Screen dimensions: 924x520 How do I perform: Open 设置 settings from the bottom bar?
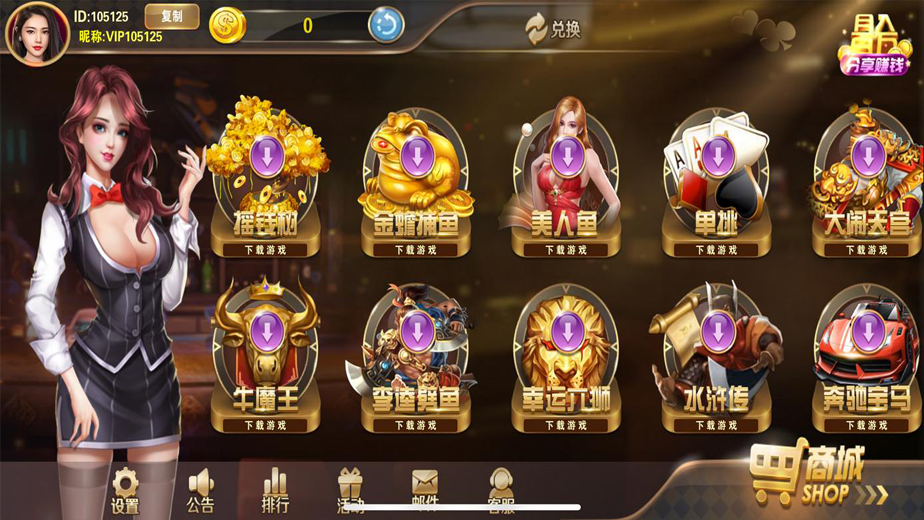coord(125,491)
